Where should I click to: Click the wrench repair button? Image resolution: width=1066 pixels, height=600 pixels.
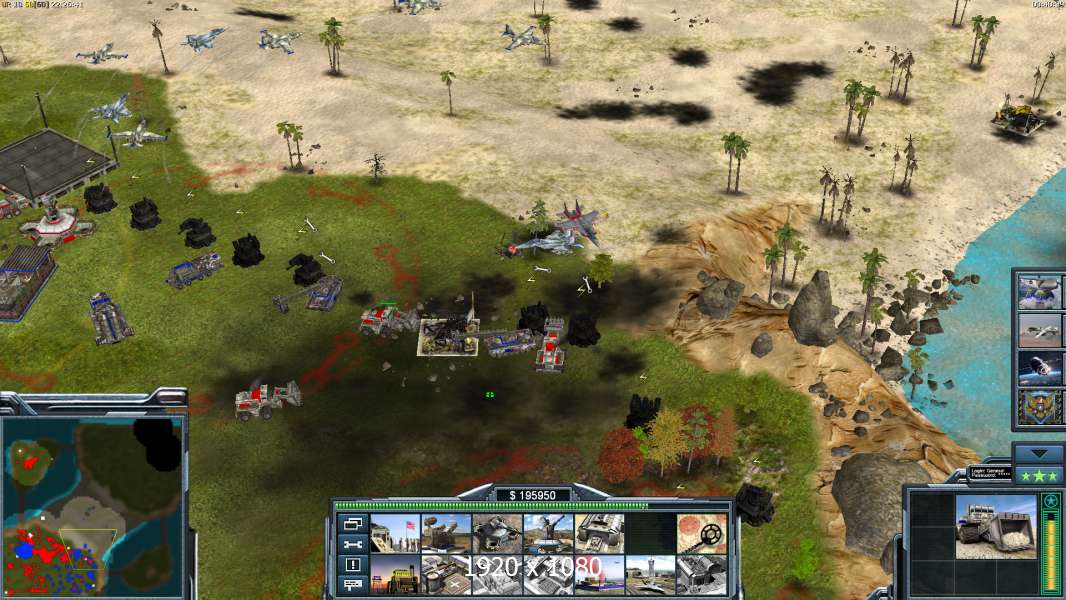click(x=351, y=544)
